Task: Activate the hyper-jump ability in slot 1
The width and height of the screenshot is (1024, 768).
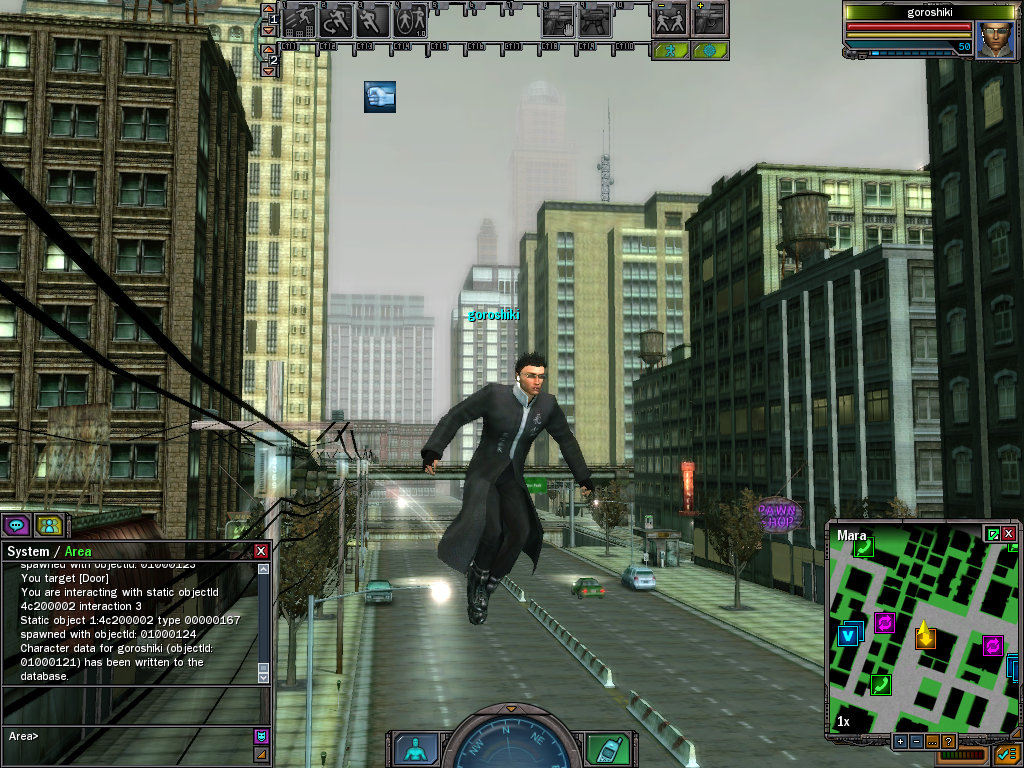Action: pyautogui.click(x=298, y=20)
